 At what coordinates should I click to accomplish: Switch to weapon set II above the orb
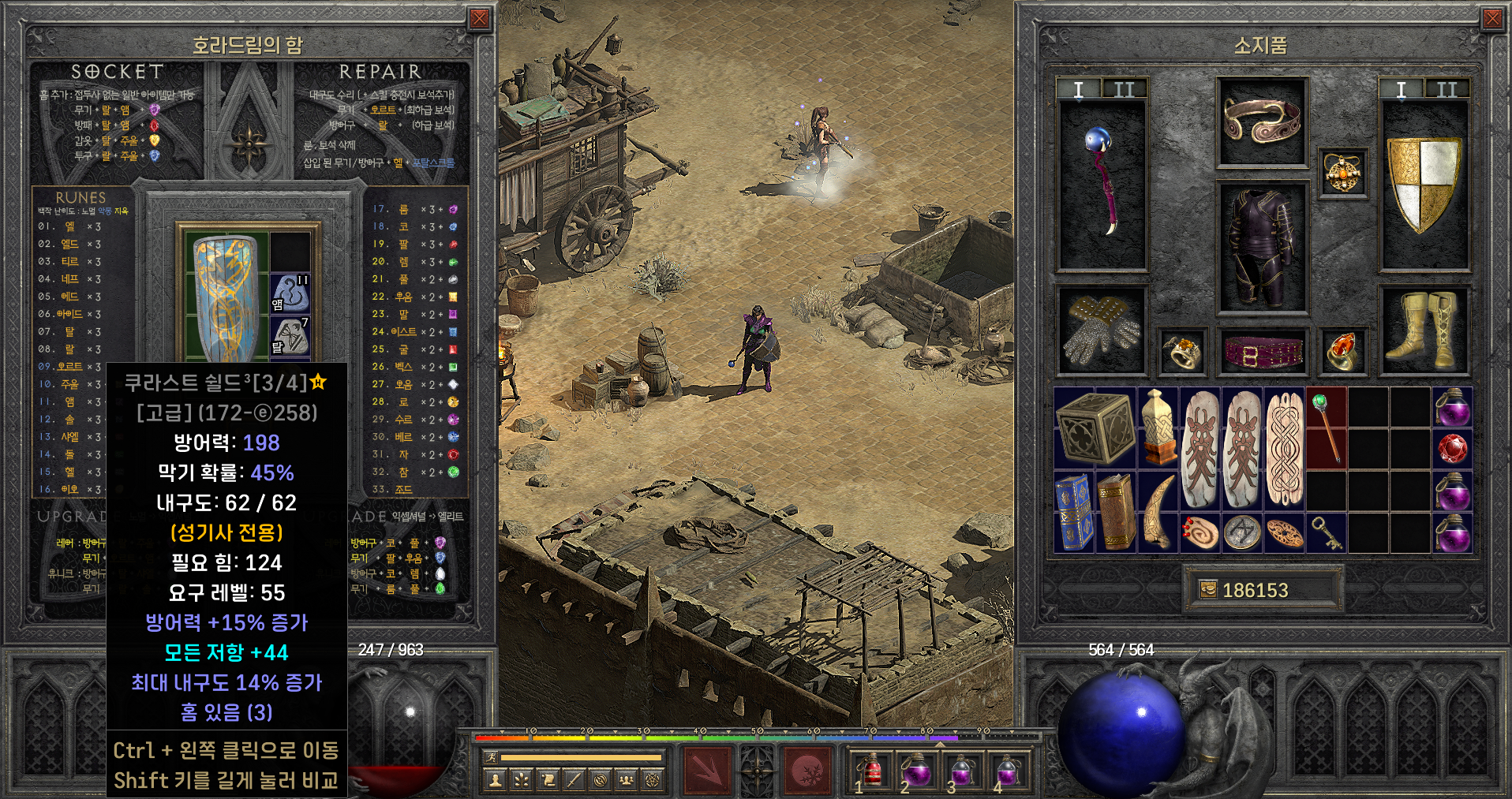1124,90
